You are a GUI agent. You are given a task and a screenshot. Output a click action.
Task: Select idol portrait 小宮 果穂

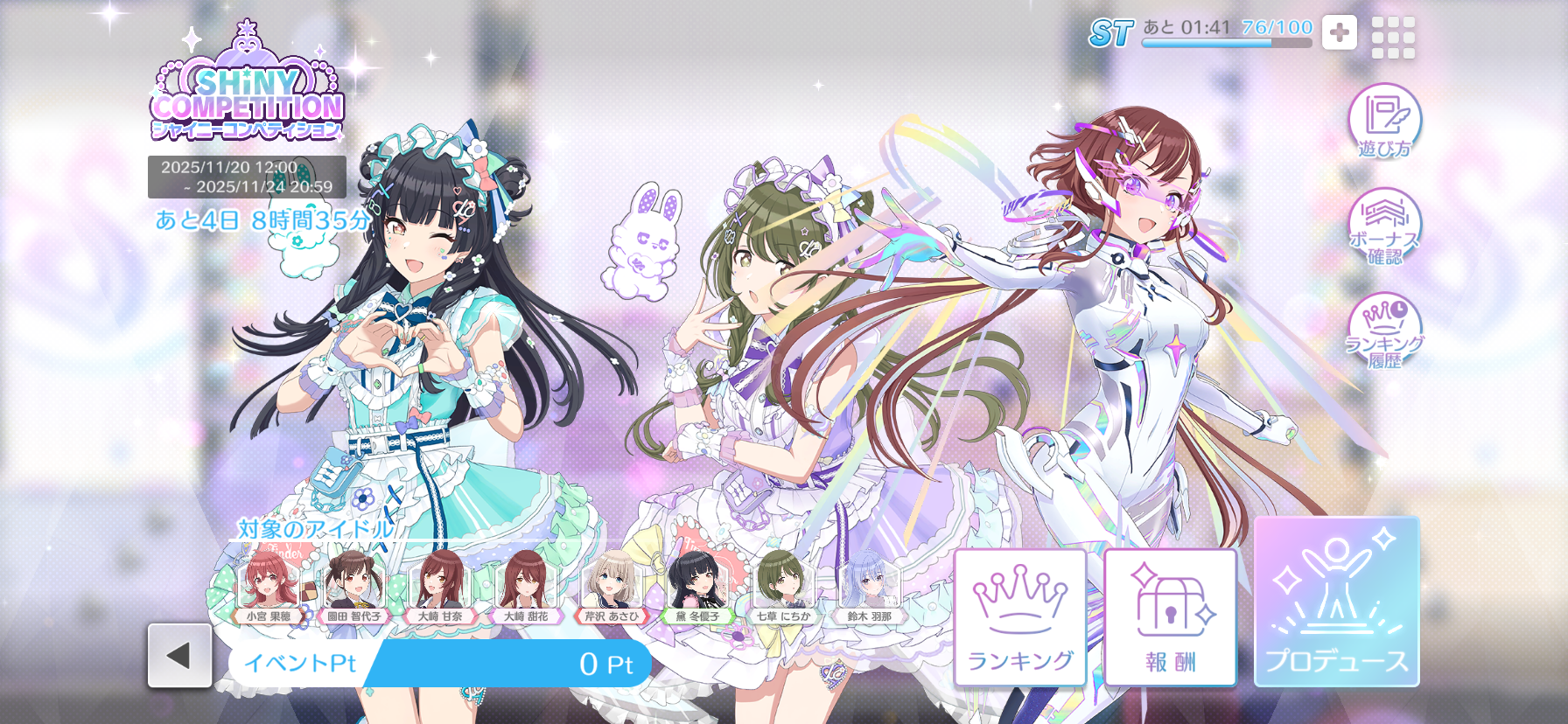(x=268, y=586)
